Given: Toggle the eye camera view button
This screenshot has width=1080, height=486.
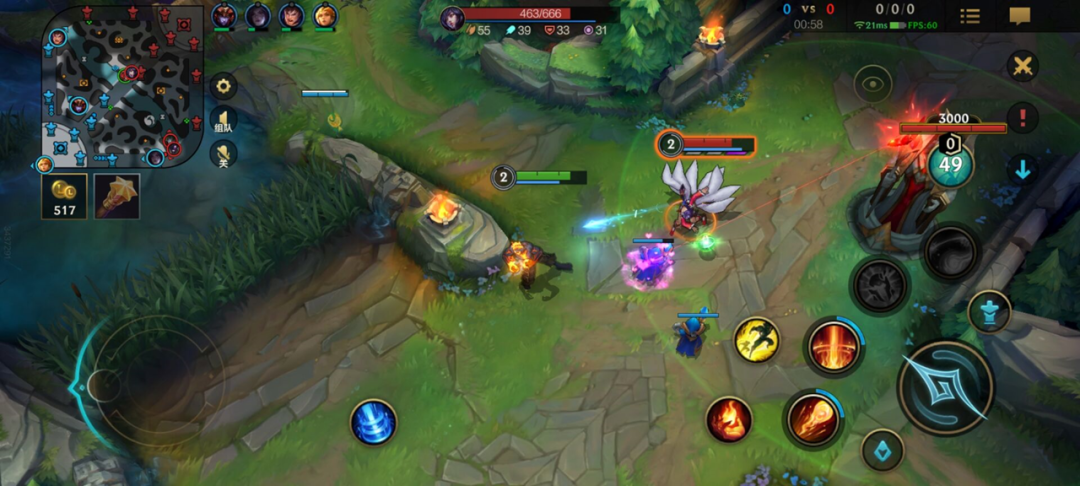Looking at the screenshot, I should pos(872,85).
